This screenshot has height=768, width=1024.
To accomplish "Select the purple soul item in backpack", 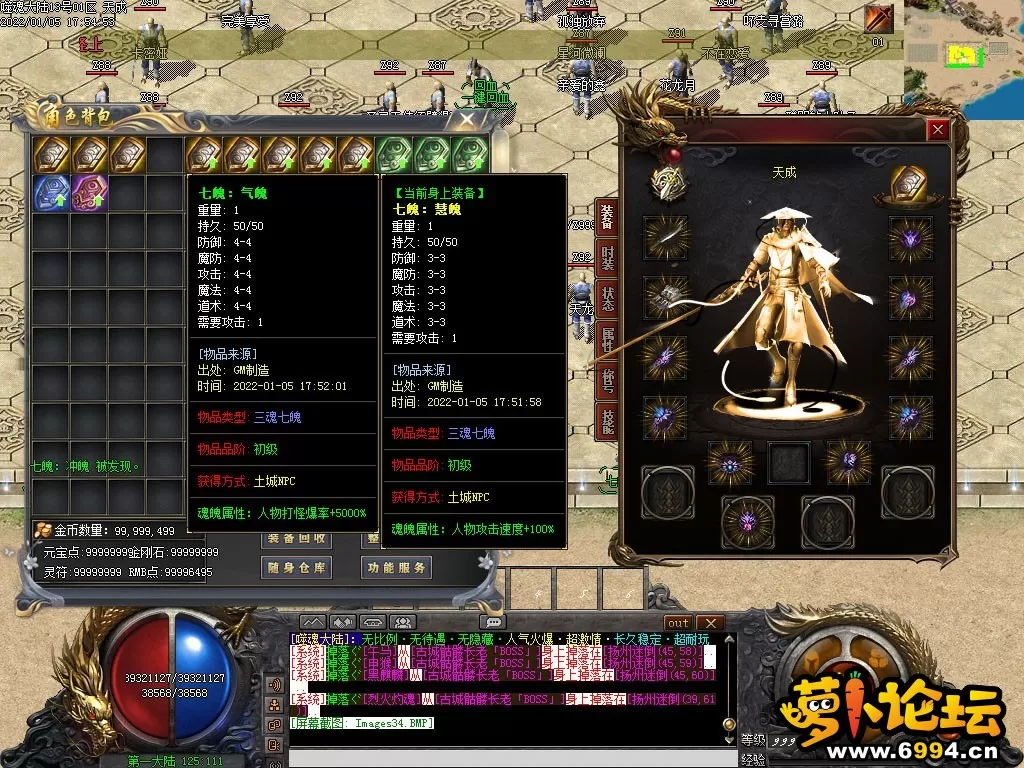I will 89,193.
